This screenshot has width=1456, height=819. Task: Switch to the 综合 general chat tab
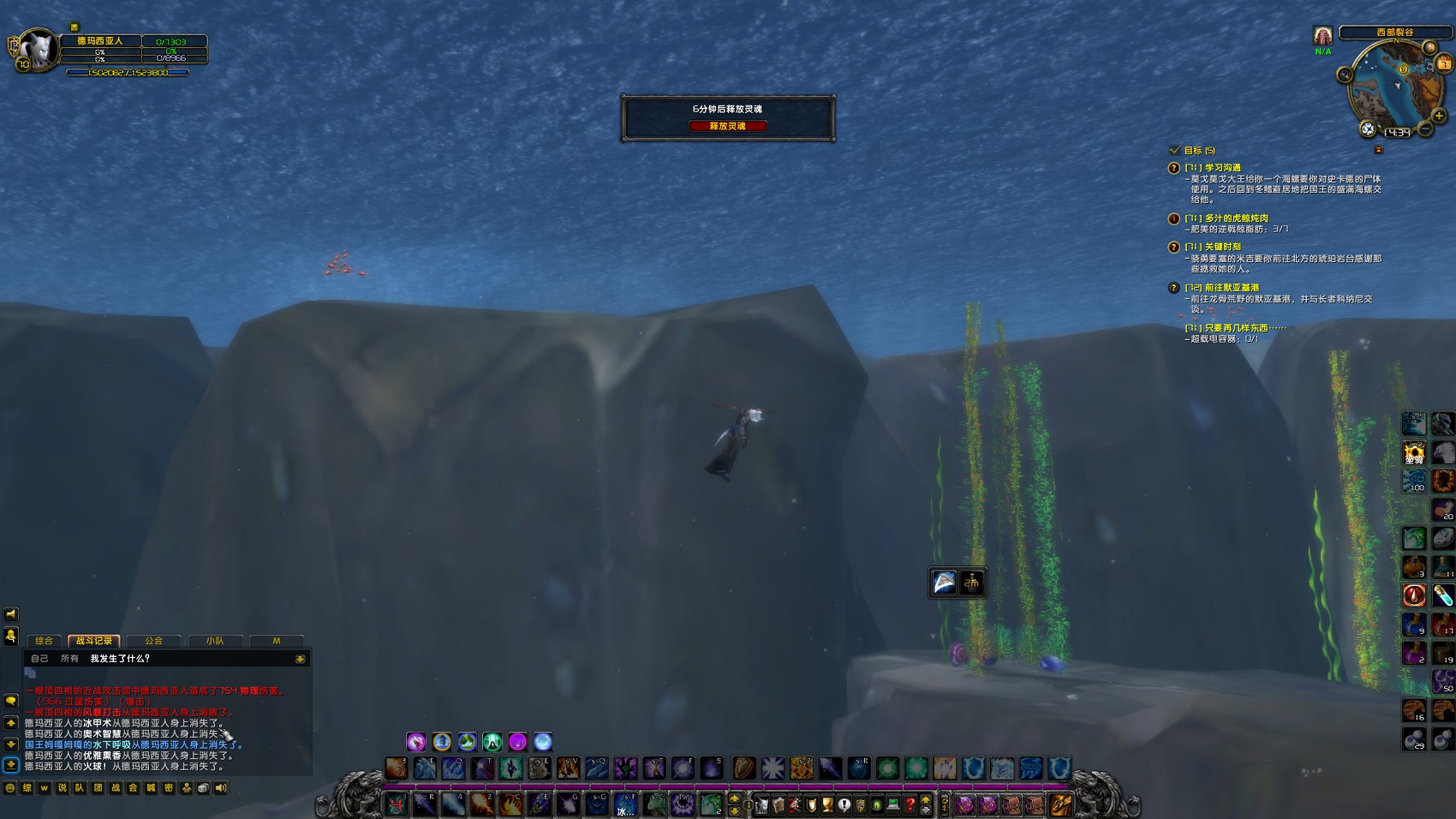45,641
